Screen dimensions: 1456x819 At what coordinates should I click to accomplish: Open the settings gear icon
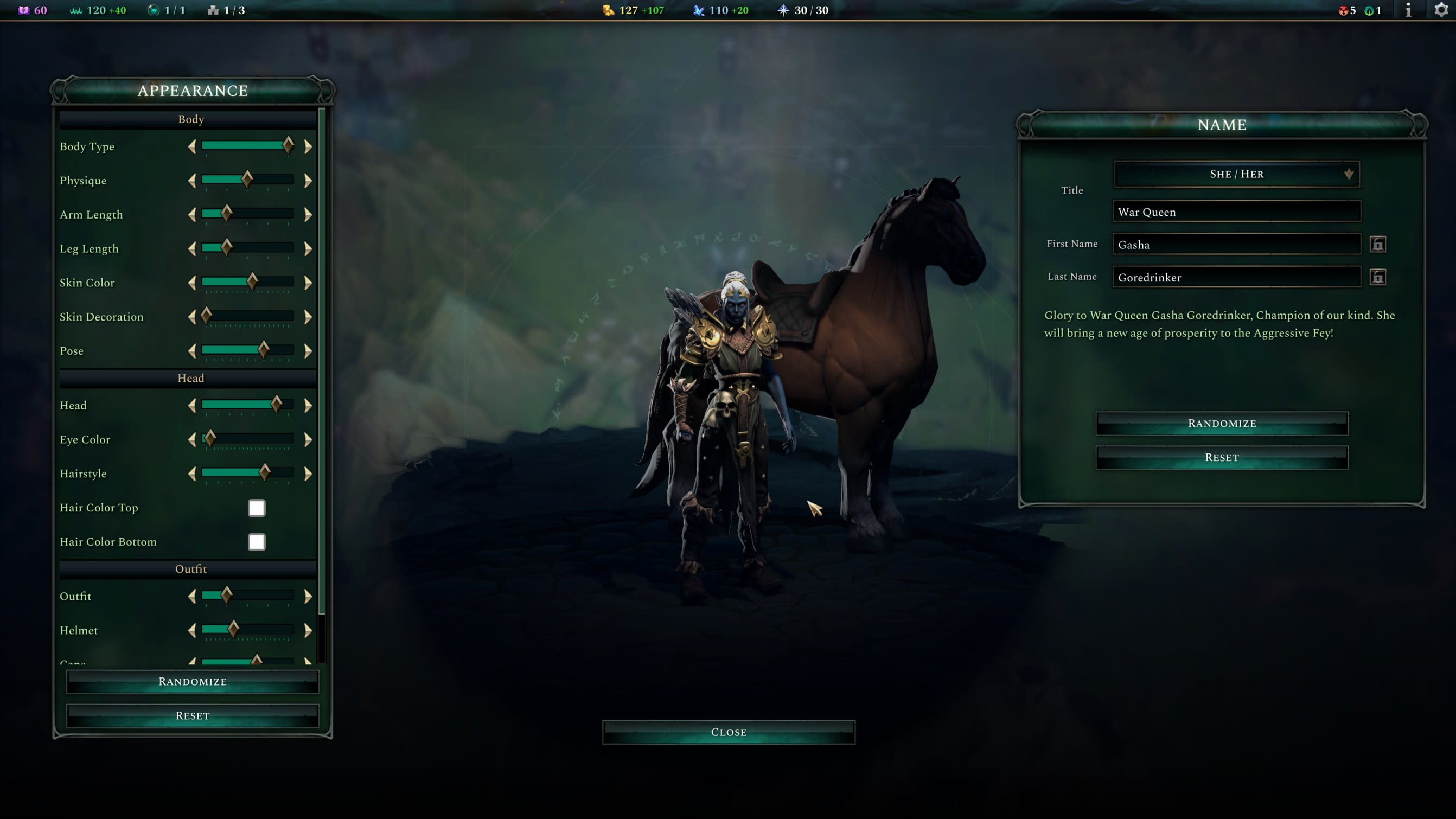(x=1441, y=10)
